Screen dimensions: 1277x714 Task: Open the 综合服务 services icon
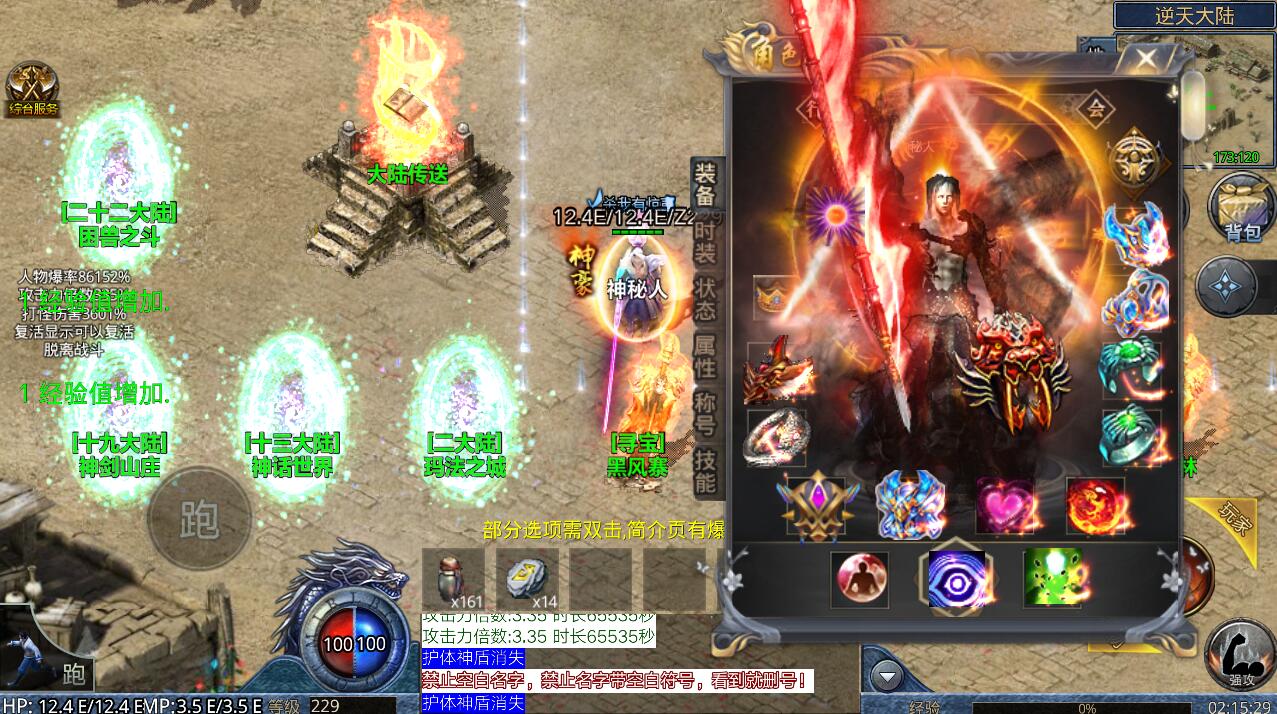coord(33,89)
